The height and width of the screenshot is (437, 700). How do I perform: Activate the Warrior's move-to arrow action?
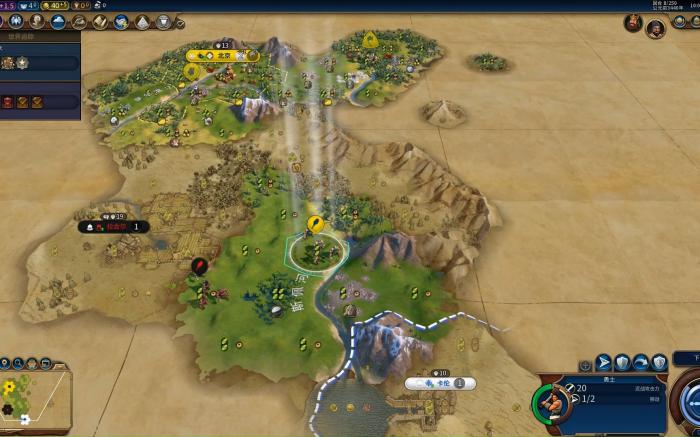pos(604,362)
